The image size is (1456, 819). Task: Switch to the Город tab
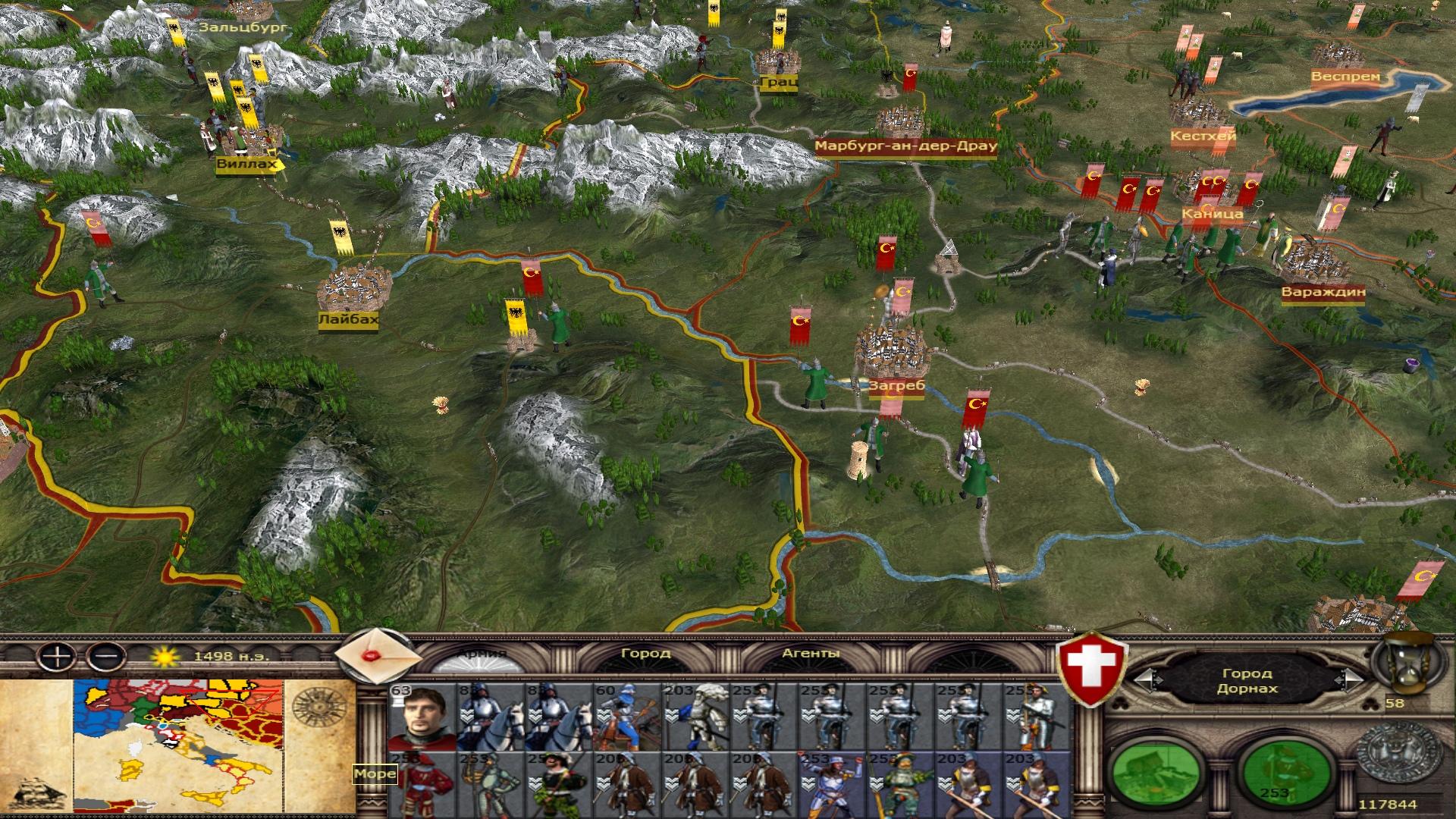[x=645, y=654]
